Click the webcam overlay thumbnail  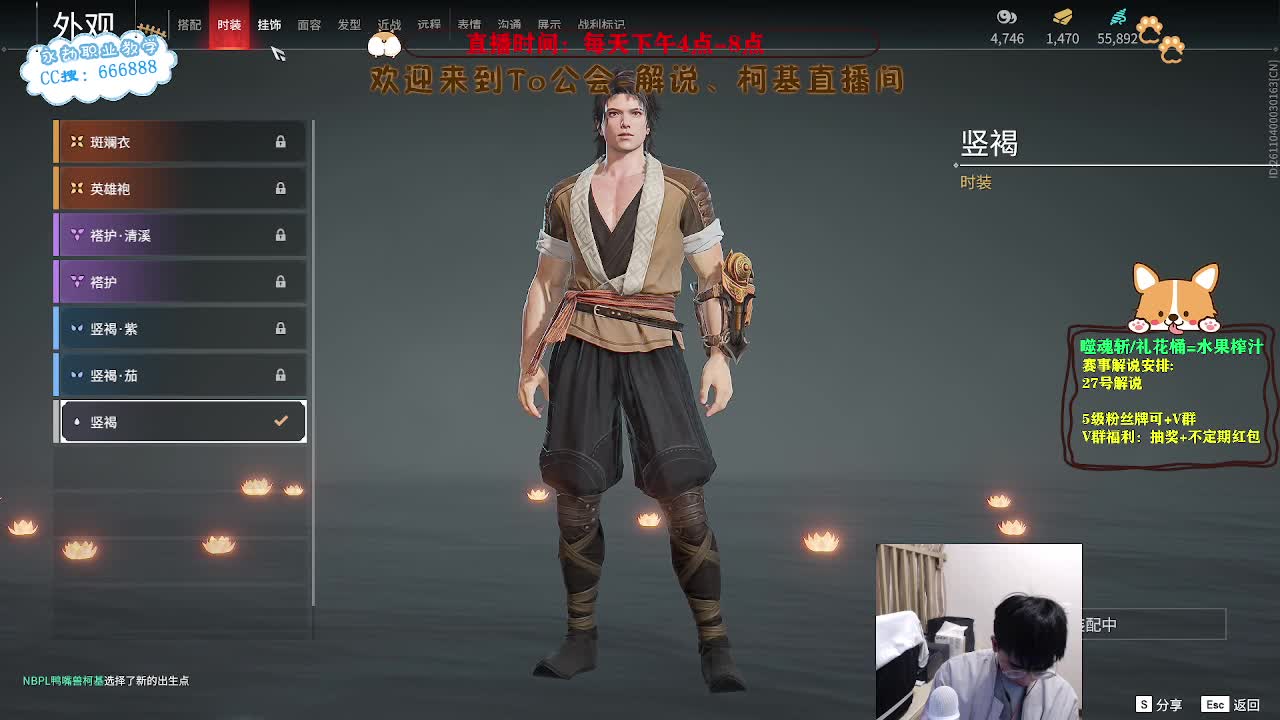tap(979, 631)
